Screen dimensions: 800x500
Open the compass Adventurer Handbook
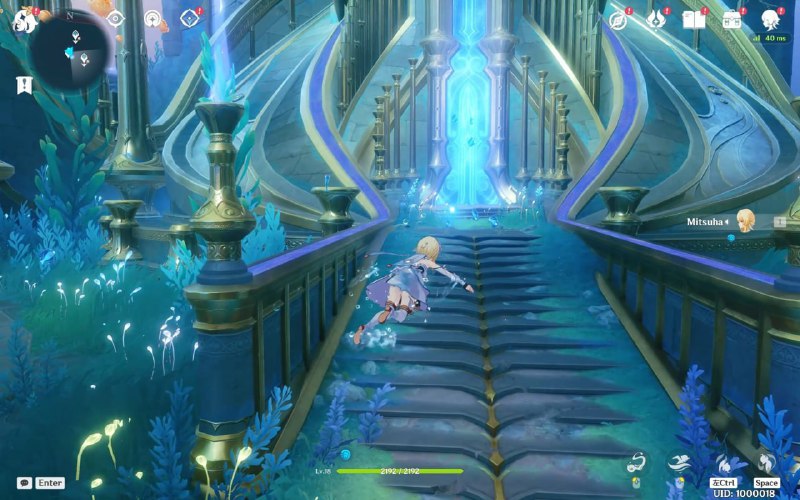point(619,19)
